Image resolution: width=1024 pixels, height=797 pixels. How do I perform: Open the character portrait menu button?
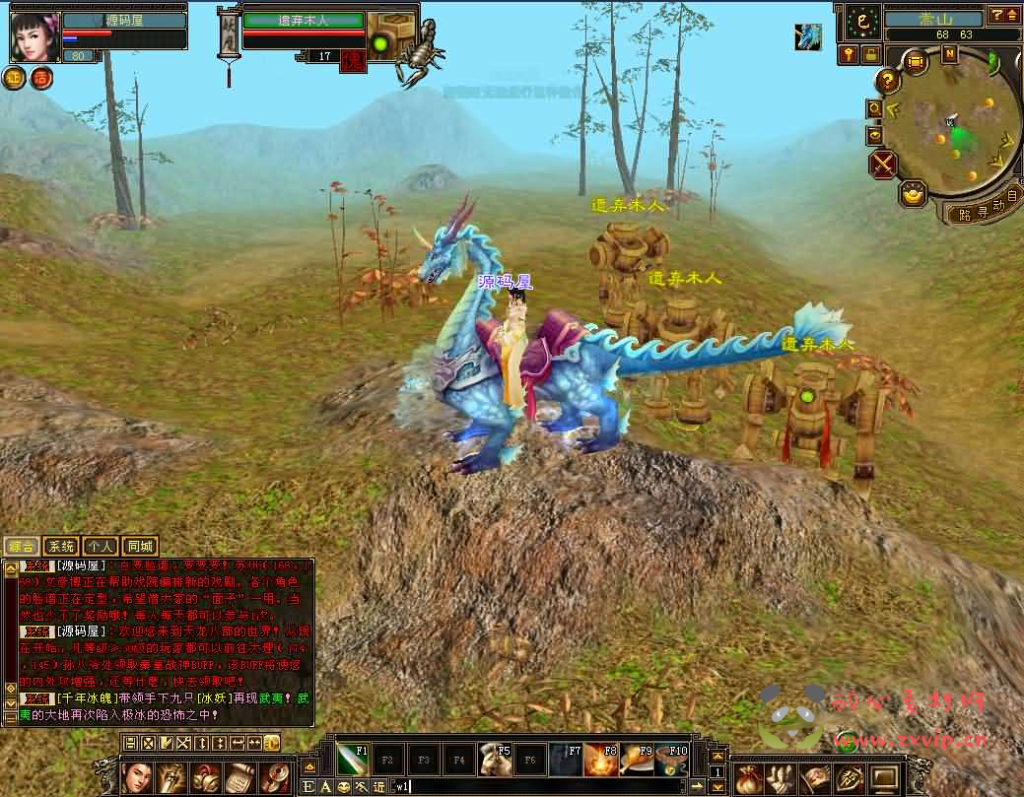pyautogui.click(x=139, y=777)
